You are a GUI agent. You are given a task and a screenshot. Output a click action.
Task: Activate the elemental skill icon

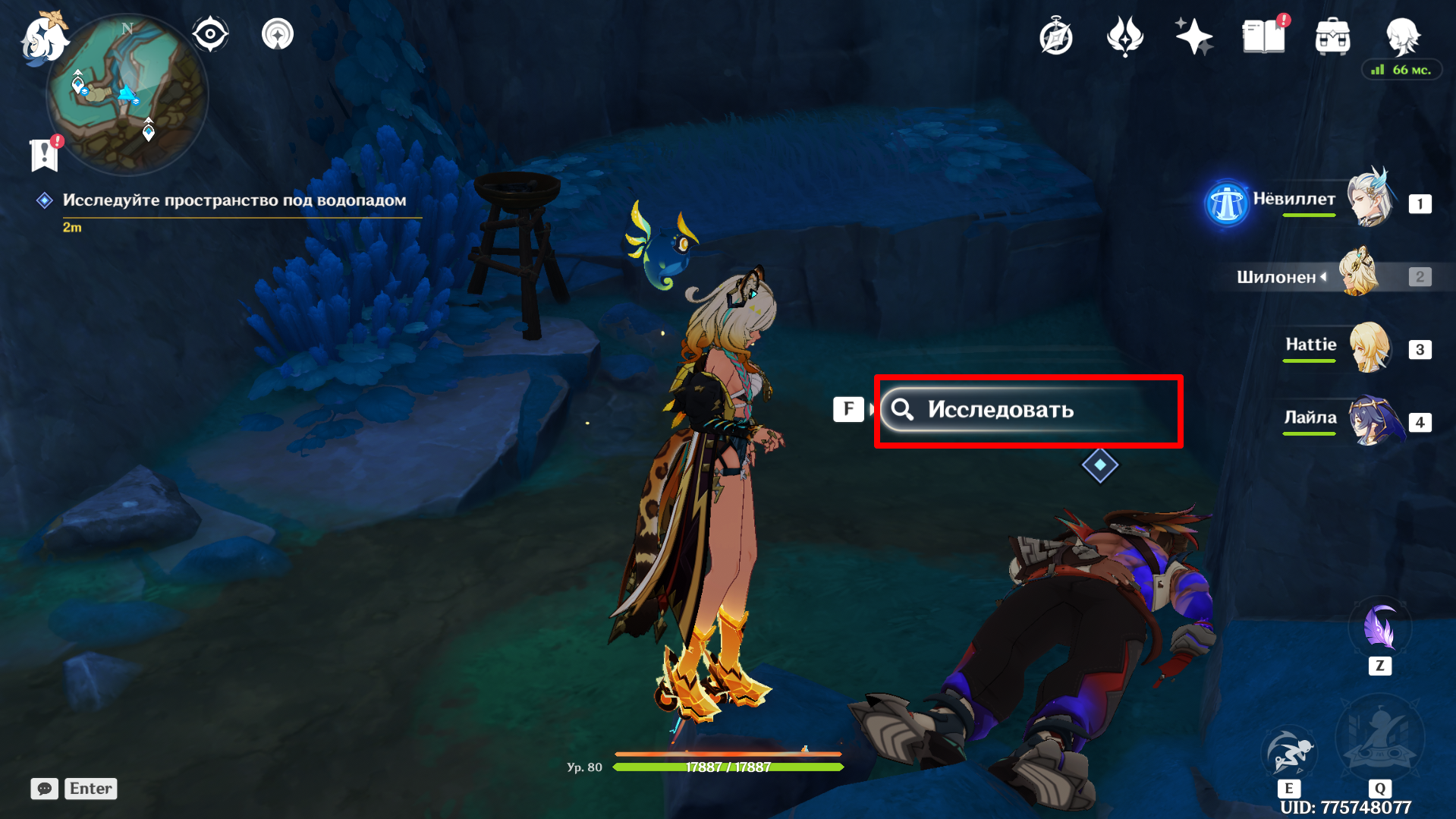point(1288,753)
